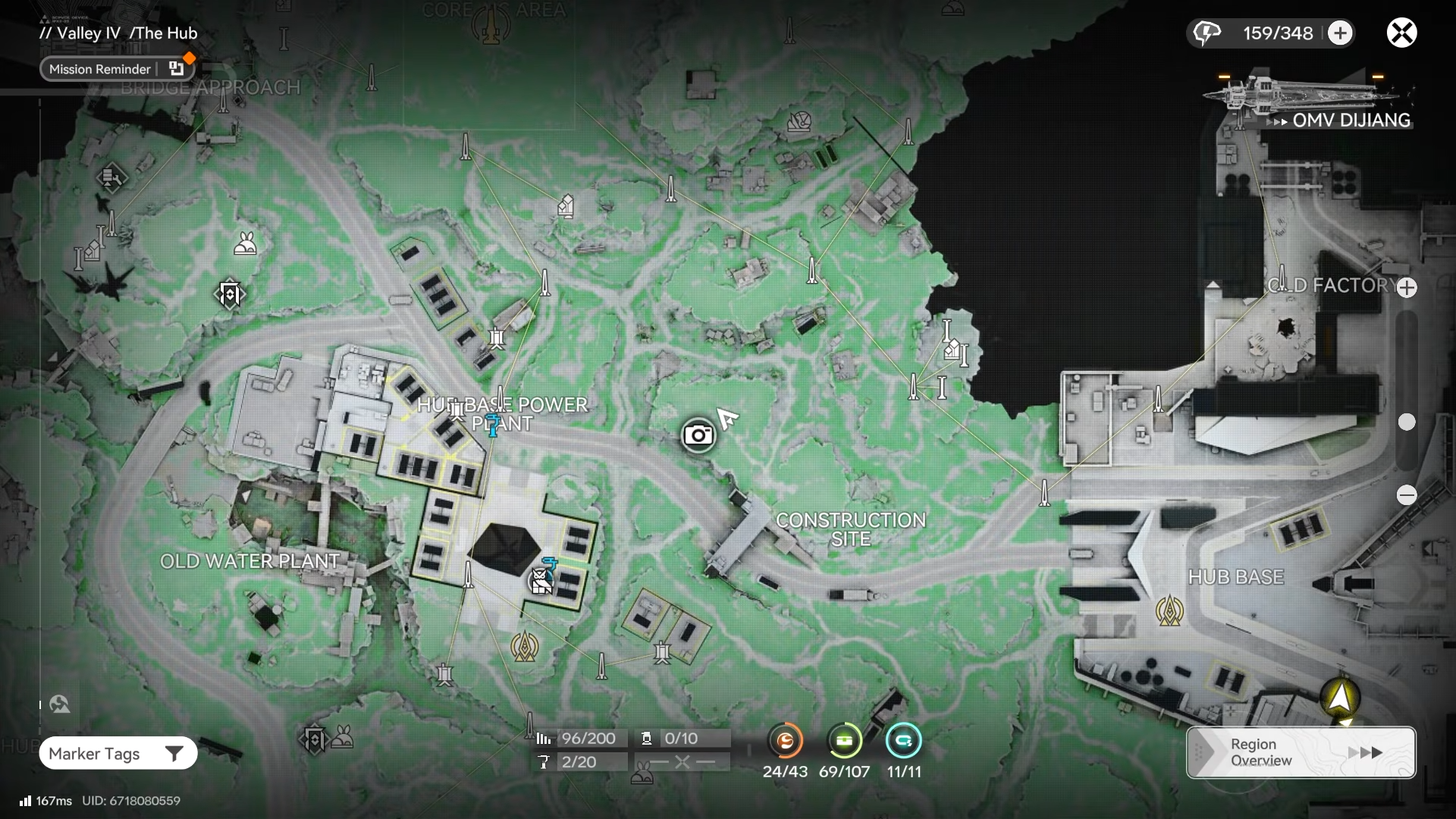Select the orange collectible counter icon
The width and height of the screenshot is (1456, 819).
coord(785,741)
